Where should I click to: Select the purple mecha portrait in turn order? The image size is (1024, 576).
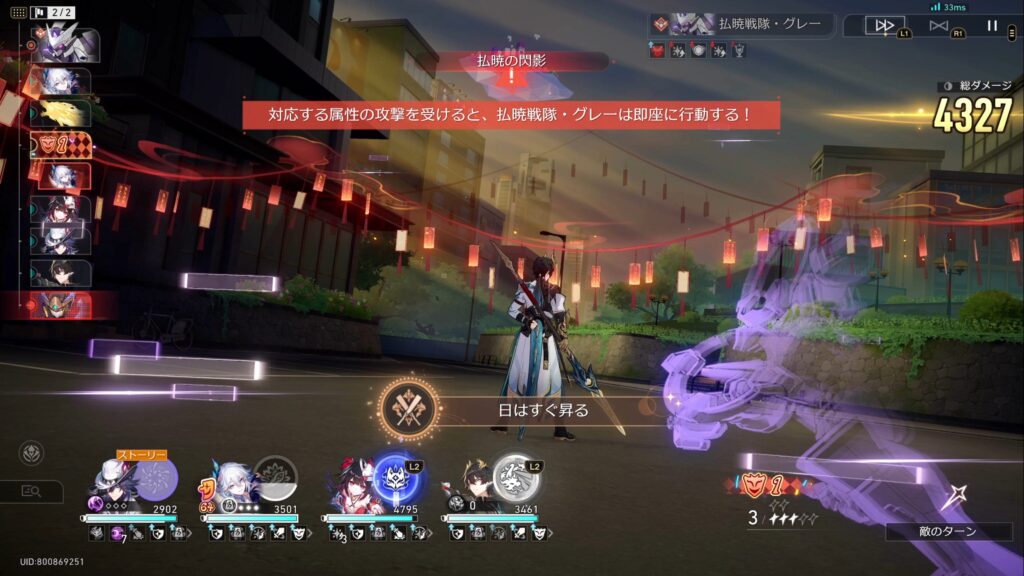pyautogui.click(x=67, y=45)
